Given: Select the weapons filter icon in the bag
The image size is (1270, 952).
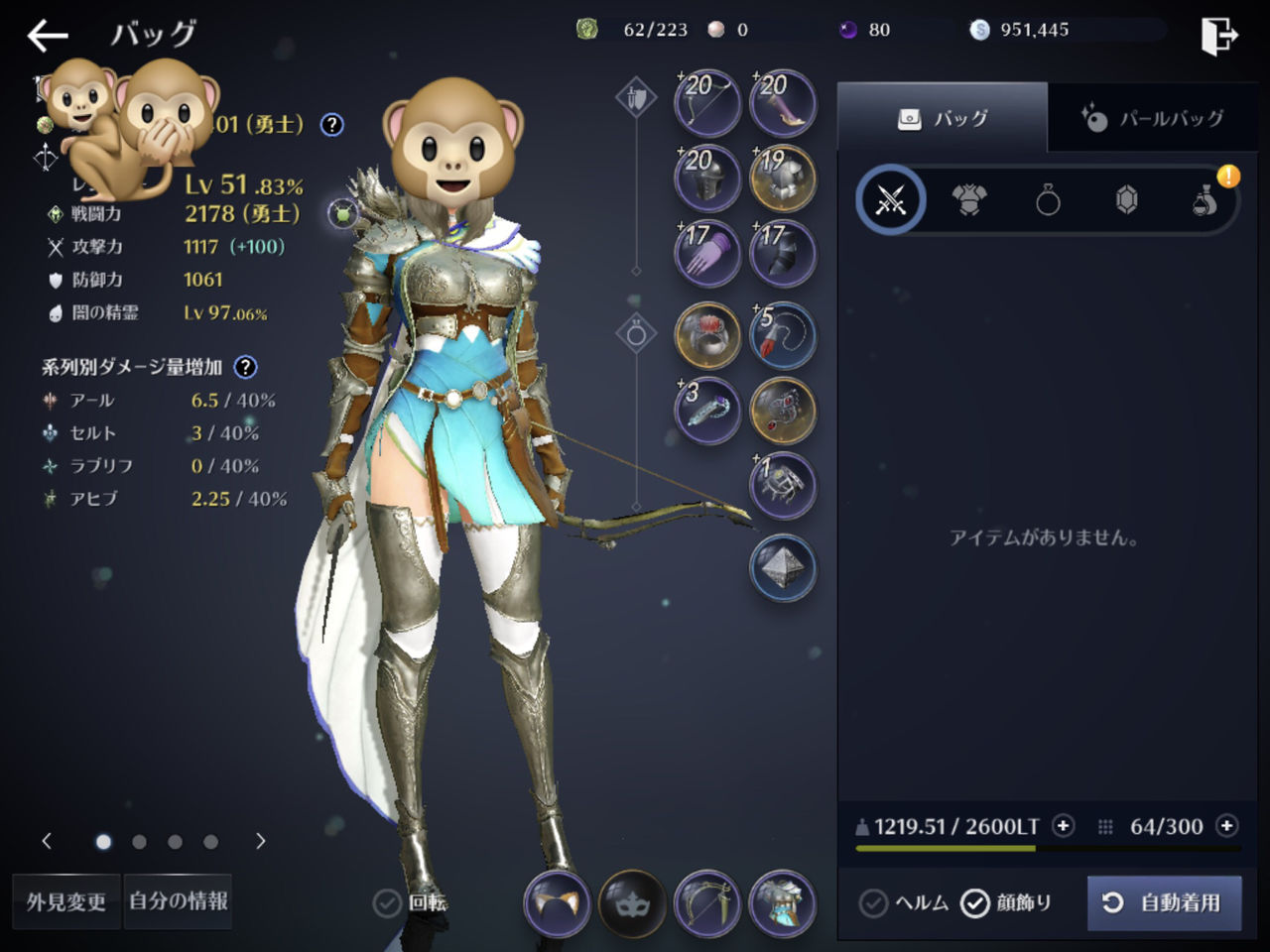Looking at the screenshot, I should click(x=891, y=199).
